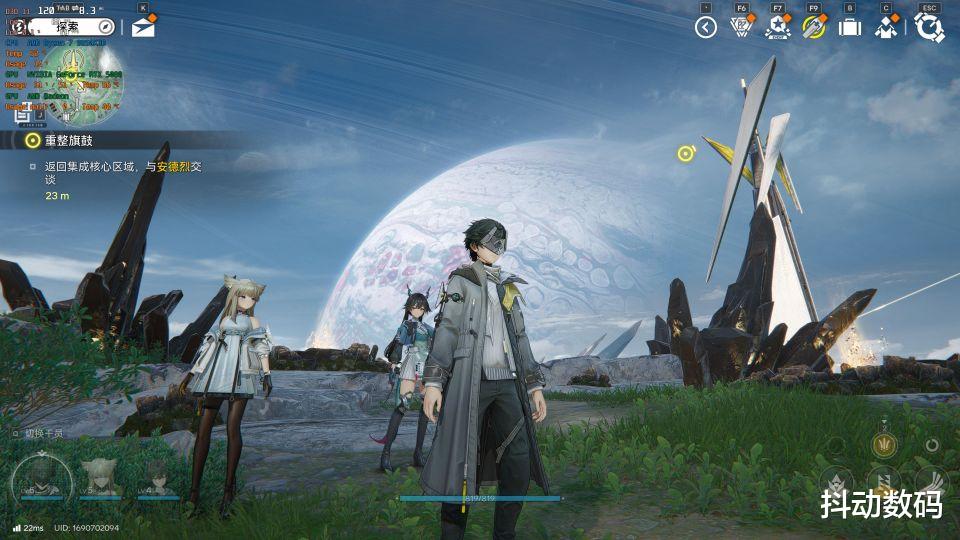960x540 pixels.
Task: Activate the golden three-pronged skill icon
Action: 883,444
